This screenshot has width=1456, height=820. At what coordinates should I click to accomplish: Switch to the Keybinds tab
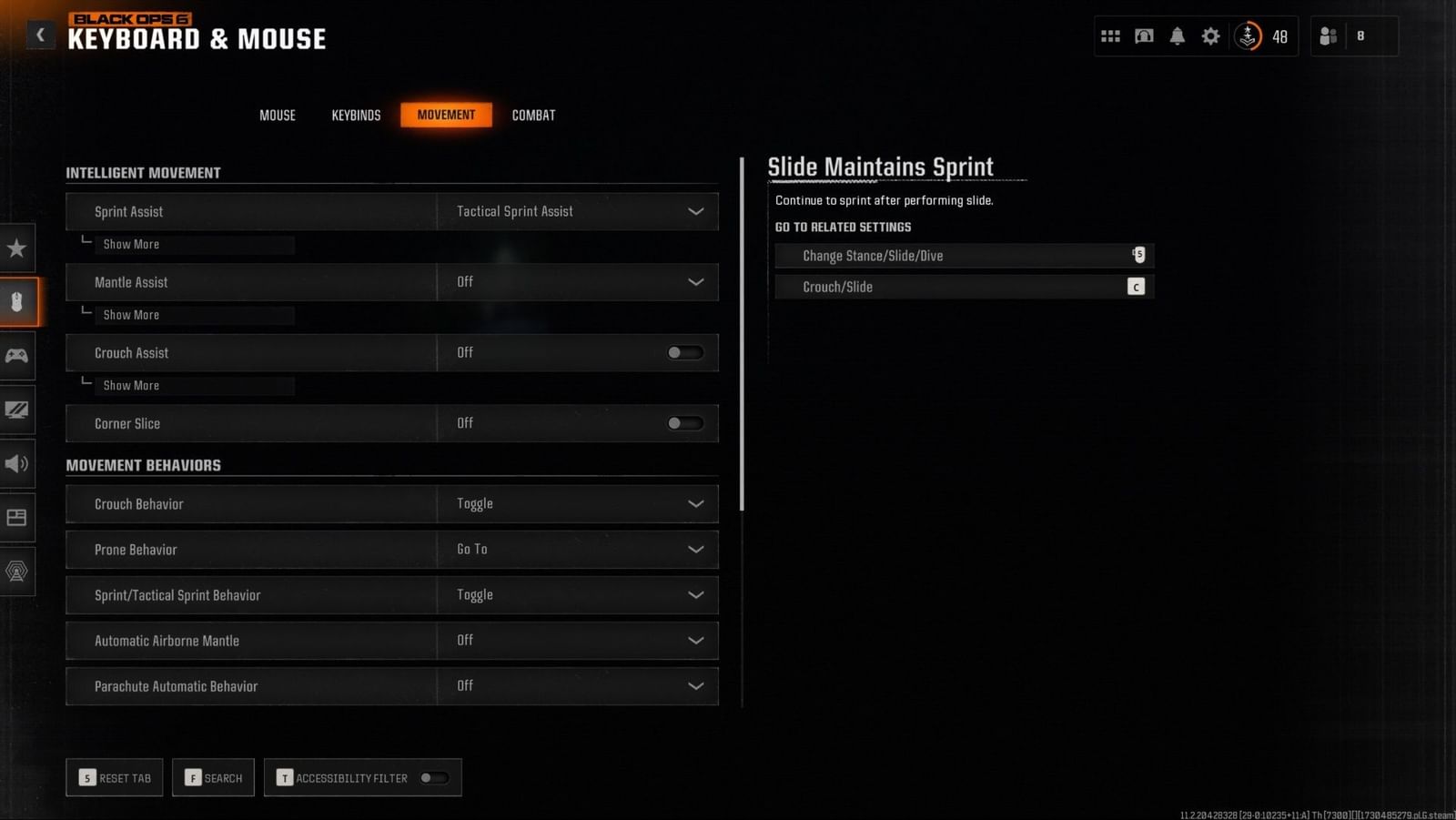[356, 115]
